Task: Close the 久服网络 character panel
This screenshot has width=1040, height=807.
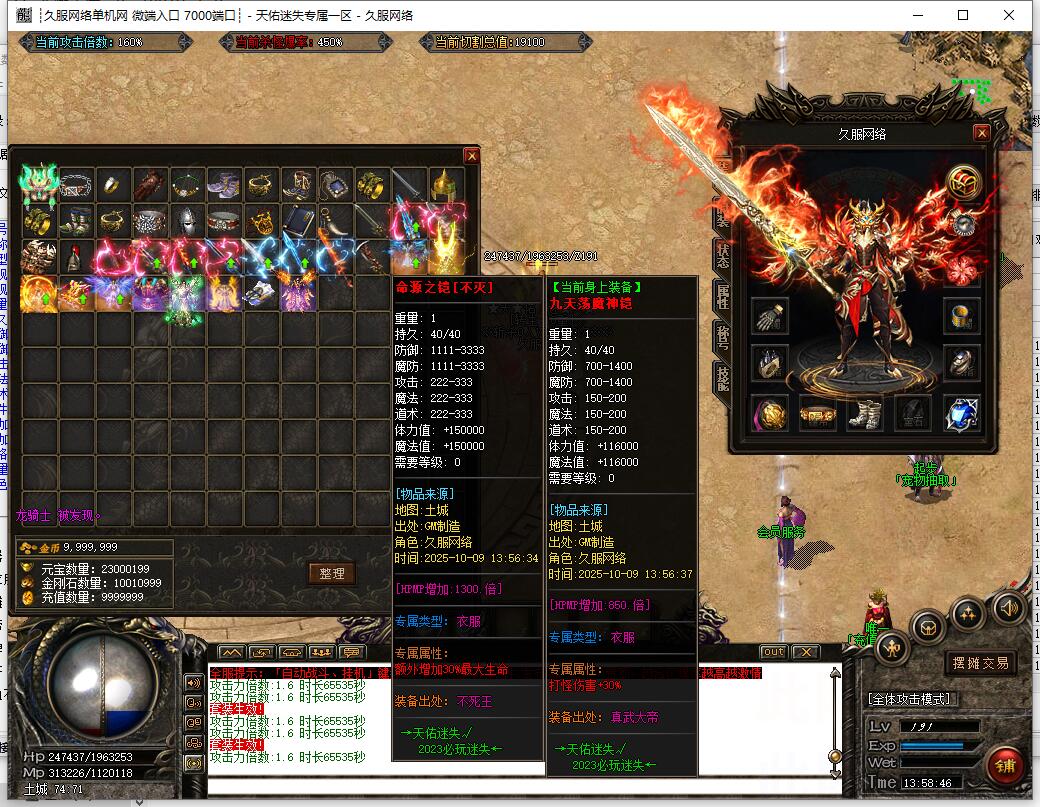Action: click(x=982, y=133)
